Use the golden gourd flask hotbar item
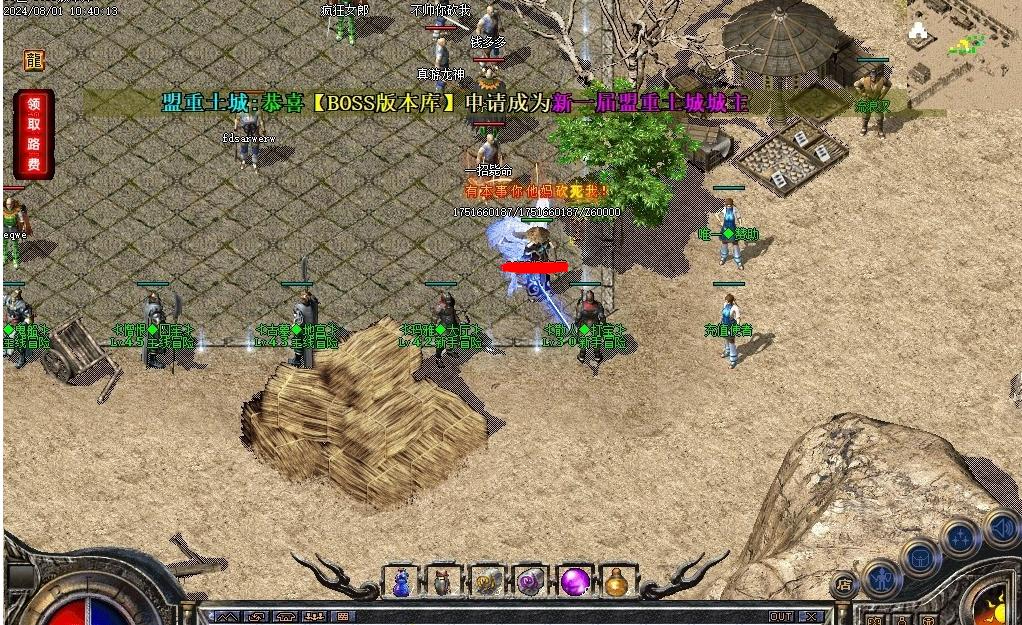The width and height of the screenshot is (1022, 625). (x=617, y=581)
